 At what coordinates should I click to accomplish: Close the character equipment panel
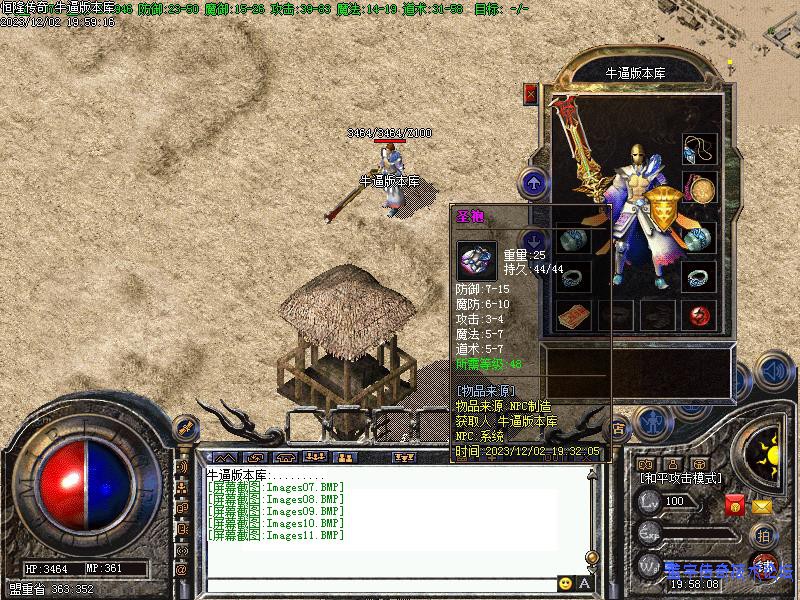(x=531, y=94)
